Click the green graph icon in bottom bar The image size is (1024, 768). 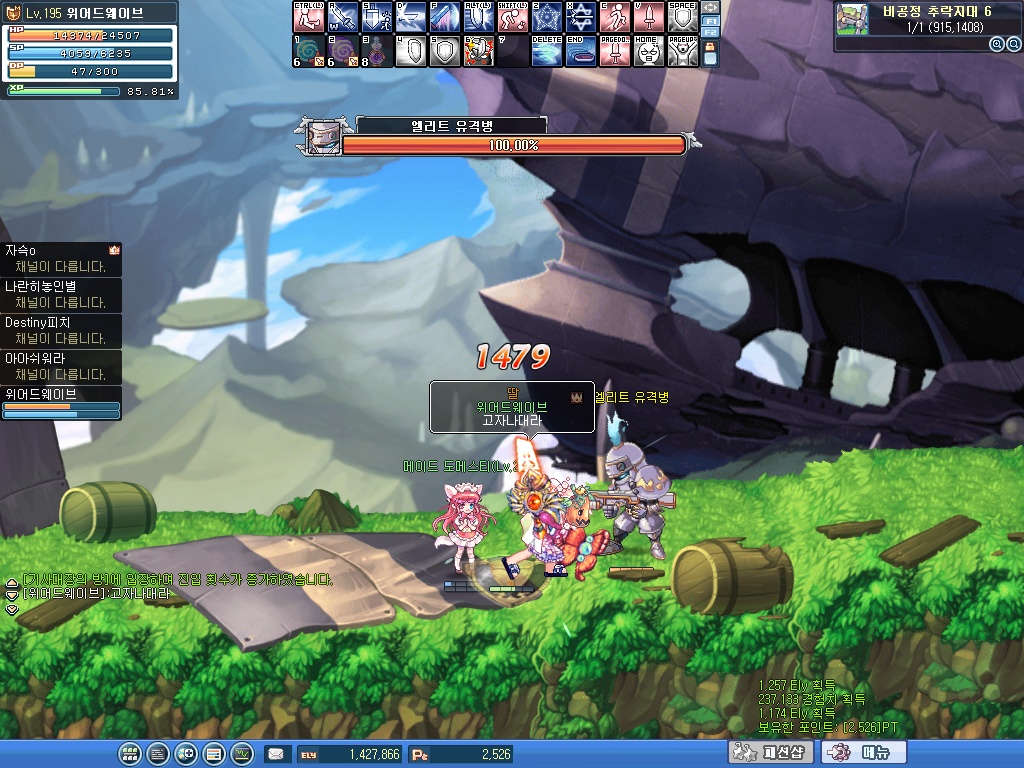point(241,754)
